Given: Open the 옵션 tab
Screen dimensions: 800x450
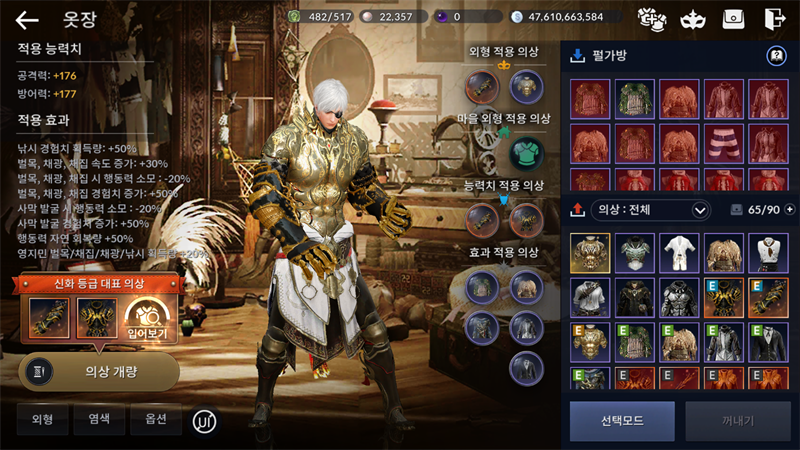Looking at the screenshot, I should click(156, 420).
